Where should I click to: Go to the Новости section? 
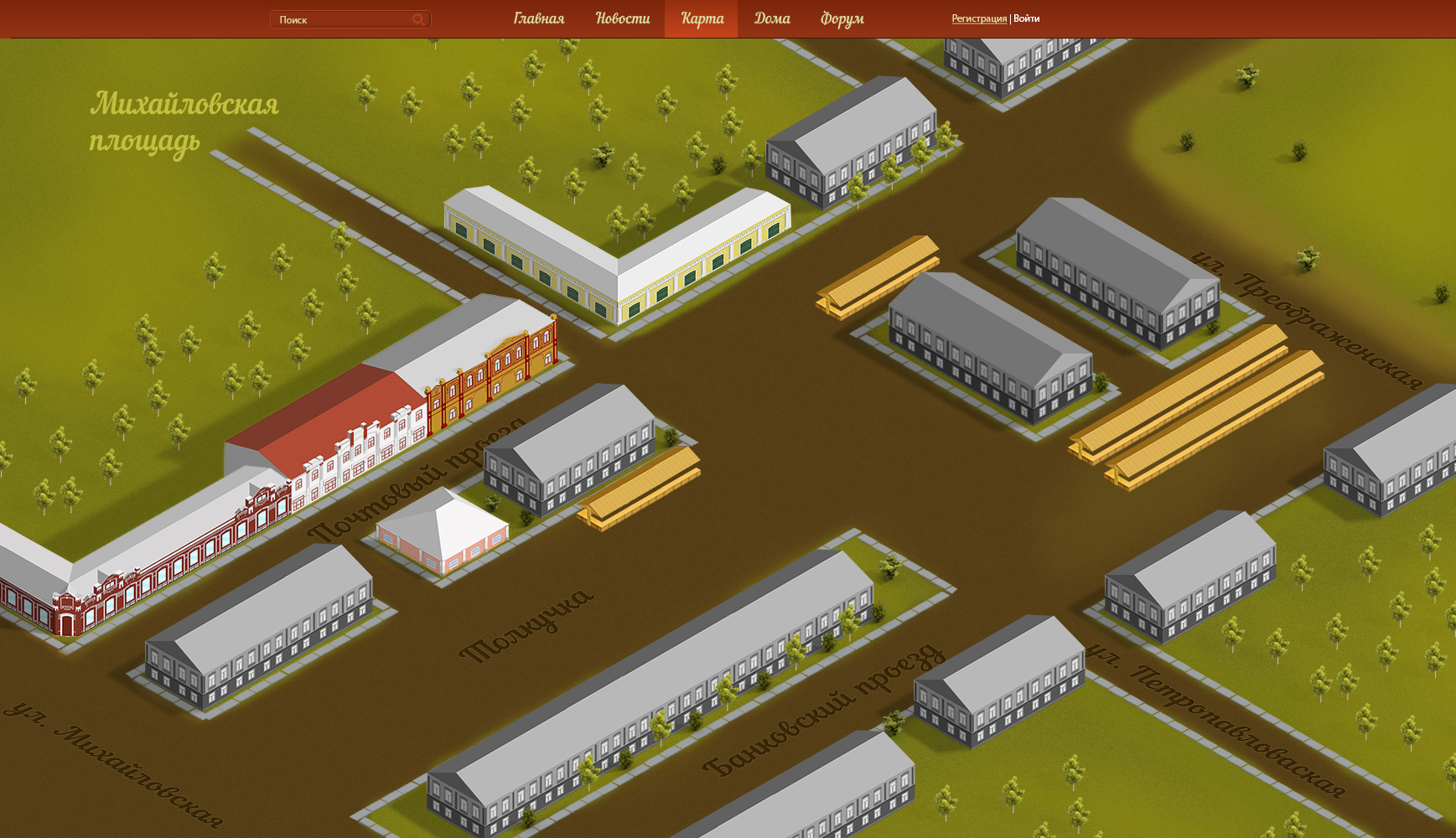[x=622, y=18]
